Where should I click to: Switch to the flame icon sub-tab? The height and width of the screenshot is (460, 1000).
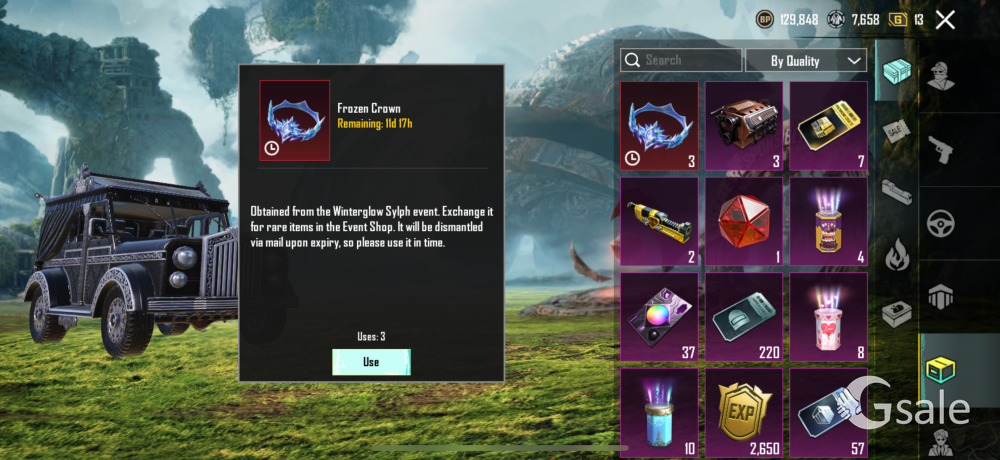tap(895, 252)
